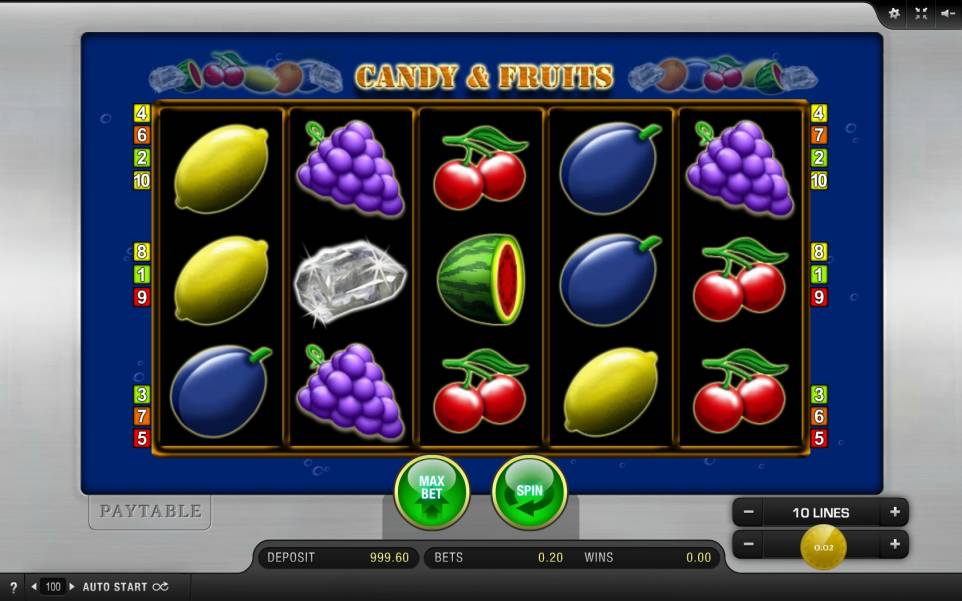Open help with the question mark
This screenshot has width=962, height=601.
13,587
